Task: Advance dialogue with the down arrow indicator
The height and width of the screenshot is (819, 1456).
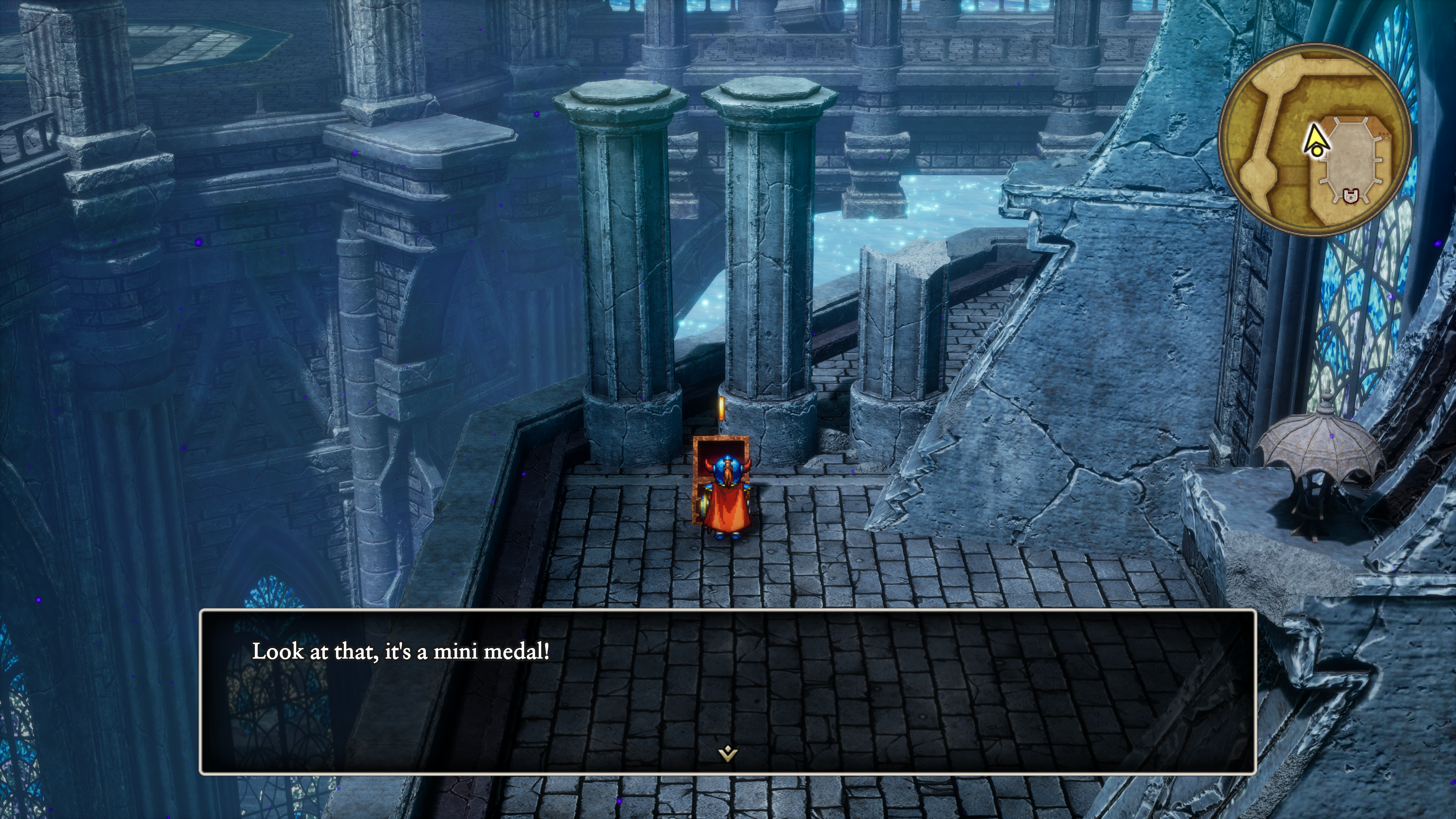Action: [728, 753]
